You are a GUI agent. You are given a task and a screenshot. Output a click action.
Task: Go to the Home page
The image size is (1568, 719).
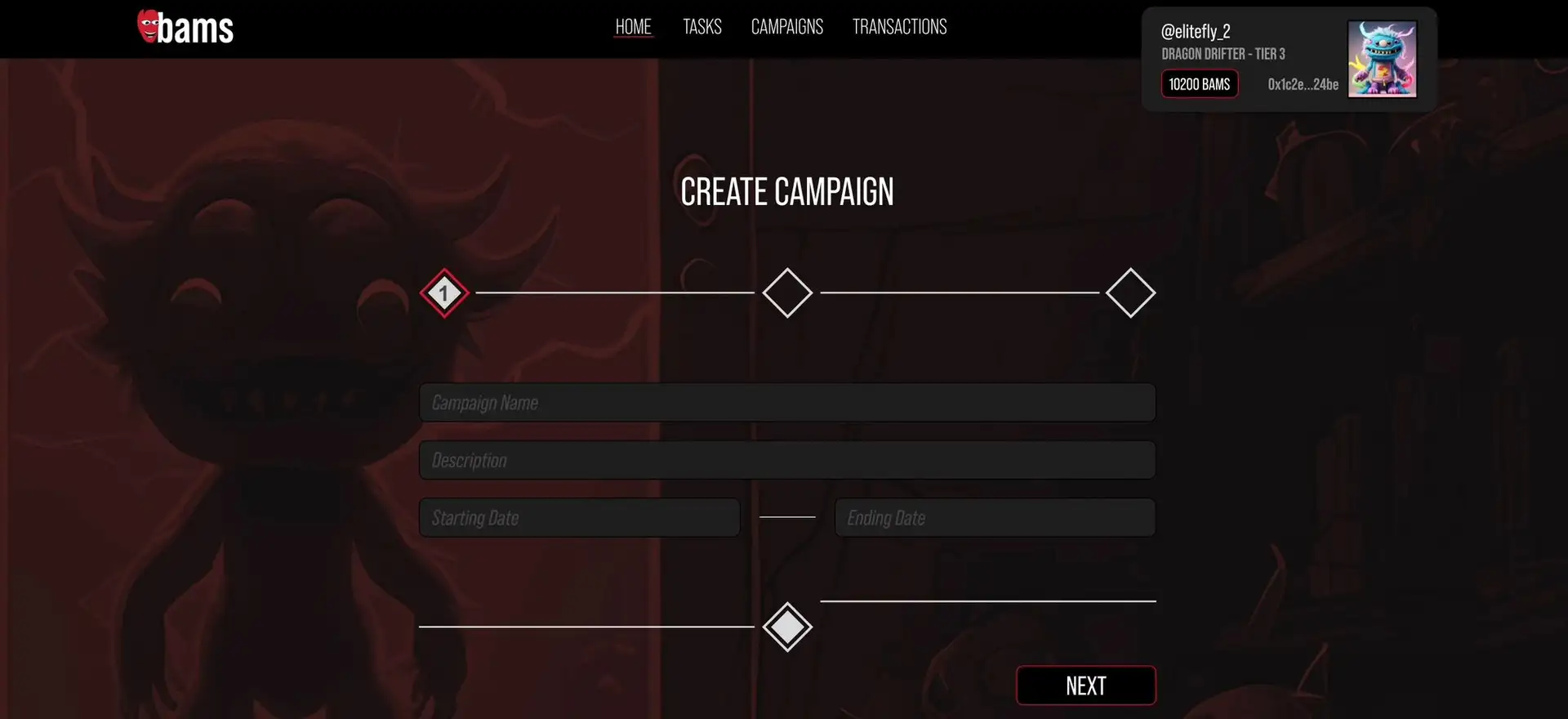click(x=633, y=27)
